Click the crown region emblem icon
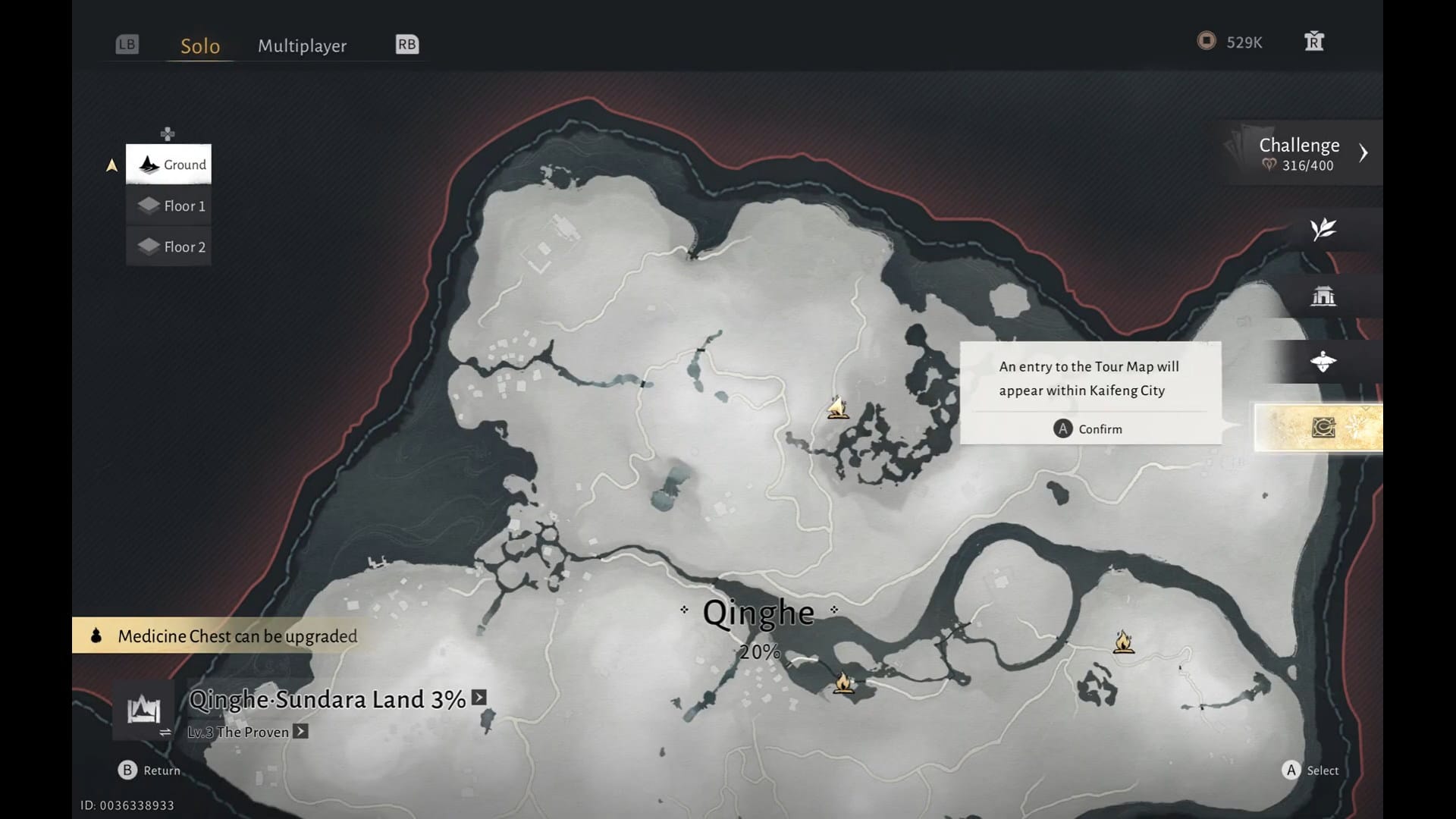The height and width of the screenshot is (819, 1456). [x=143, y=711]
